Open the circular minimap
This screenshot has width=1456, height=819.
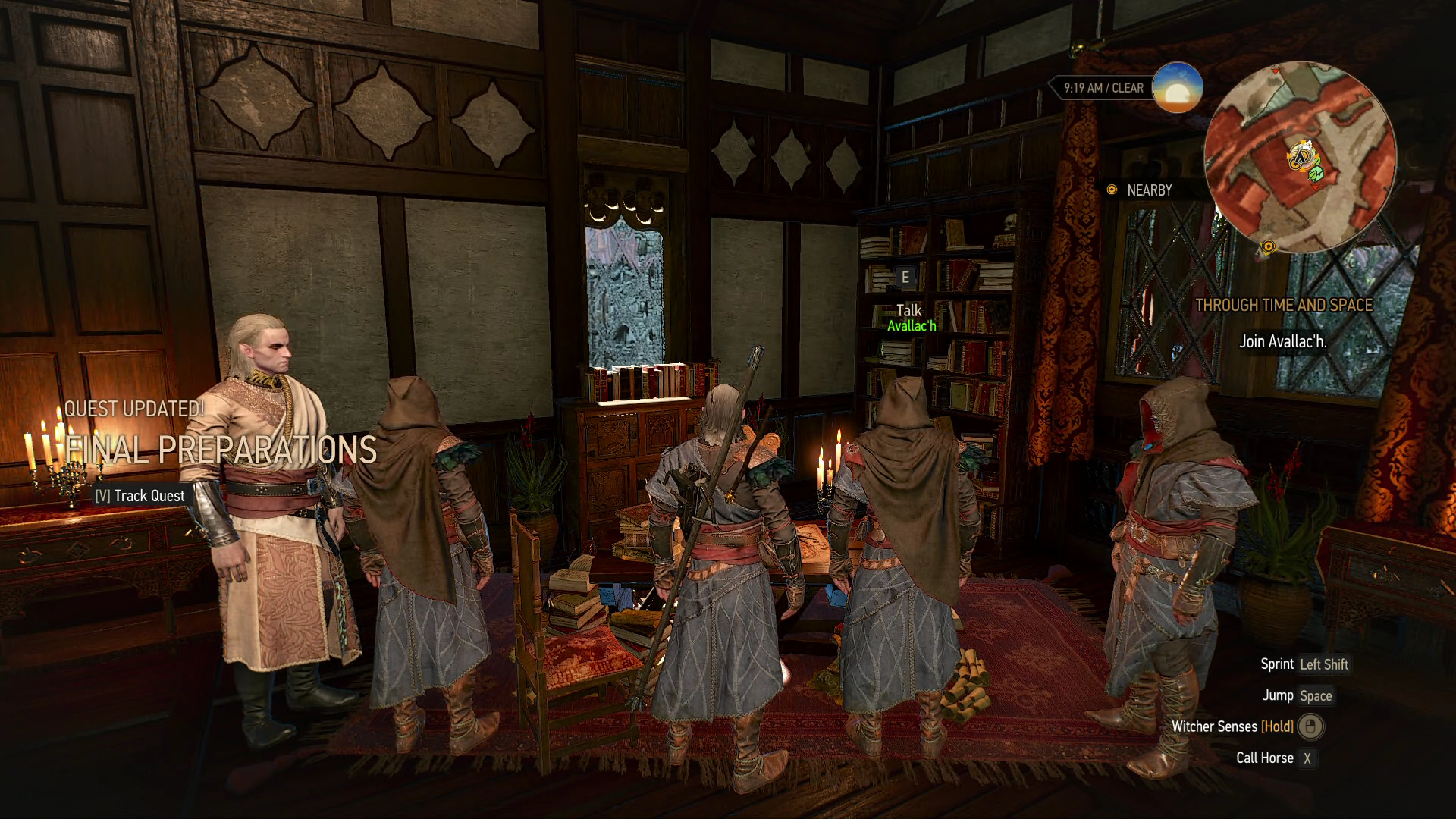click(1300, 157)
